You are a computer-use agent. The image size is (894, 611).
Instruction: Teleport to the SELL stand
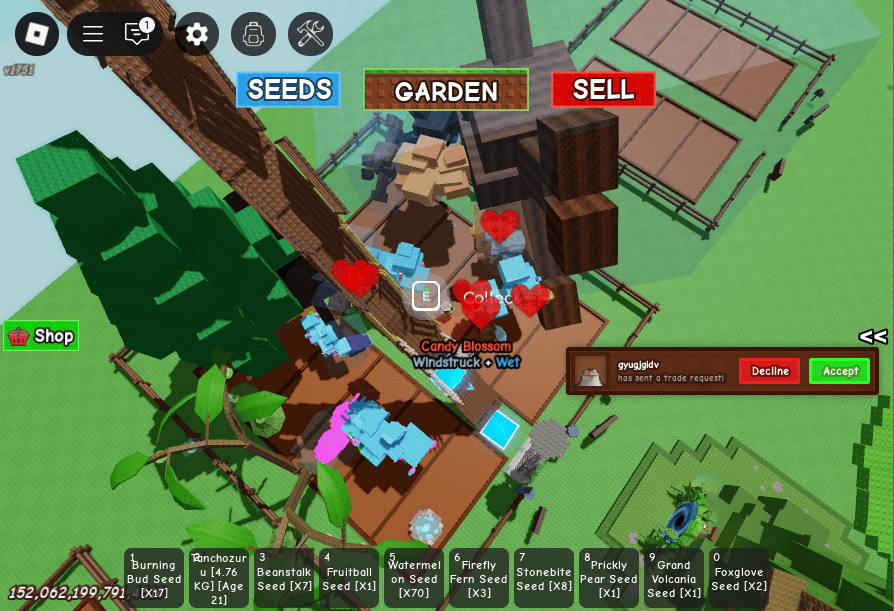(x=603, y=89)
